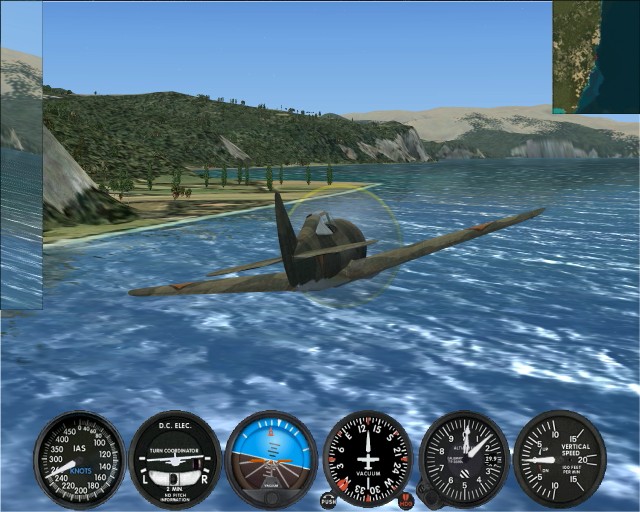Viewport: 640px width, 512px height.
Task: Select the altimeter gauge
Action: click(465, 457)
